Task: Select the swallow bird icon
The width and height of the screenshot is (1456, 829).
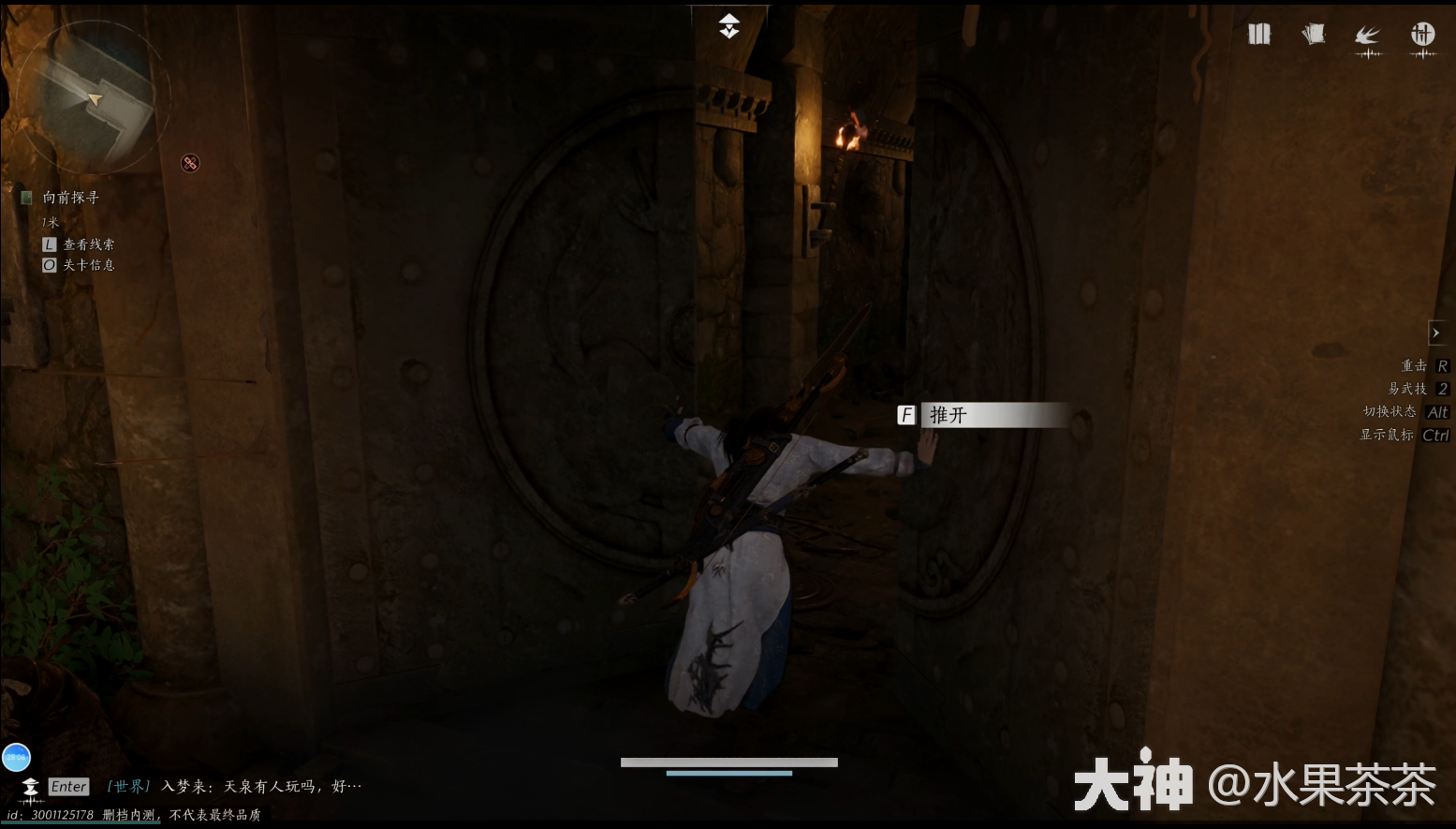Action: coord(1368,37)
